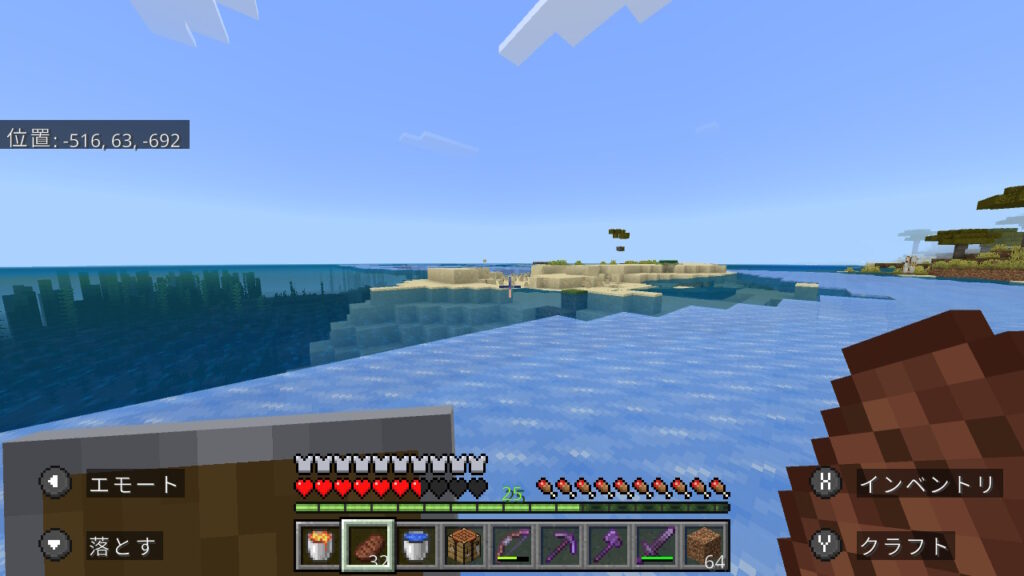The image size is (1024, 576).
Task: Equip the enchanted sword
Action: [x=655, y=546]
